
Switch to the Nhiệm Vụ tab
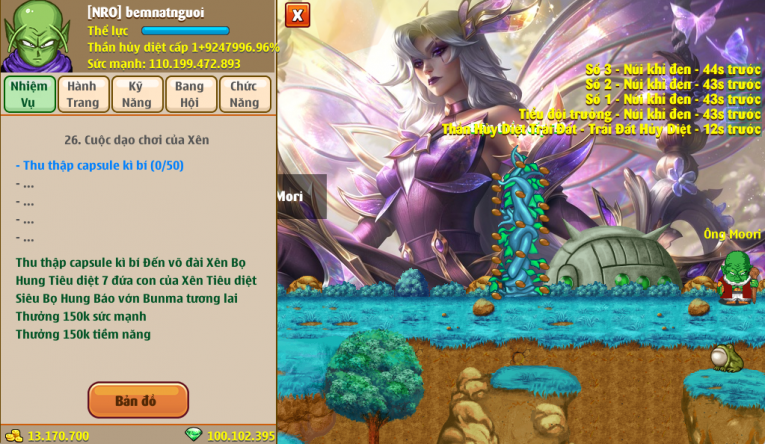coord(28,94)
